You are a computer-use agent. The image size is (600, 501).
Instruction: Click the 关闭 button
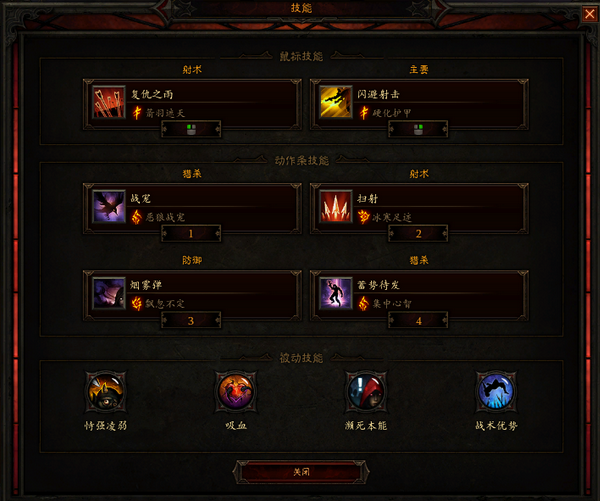point(300,470)
